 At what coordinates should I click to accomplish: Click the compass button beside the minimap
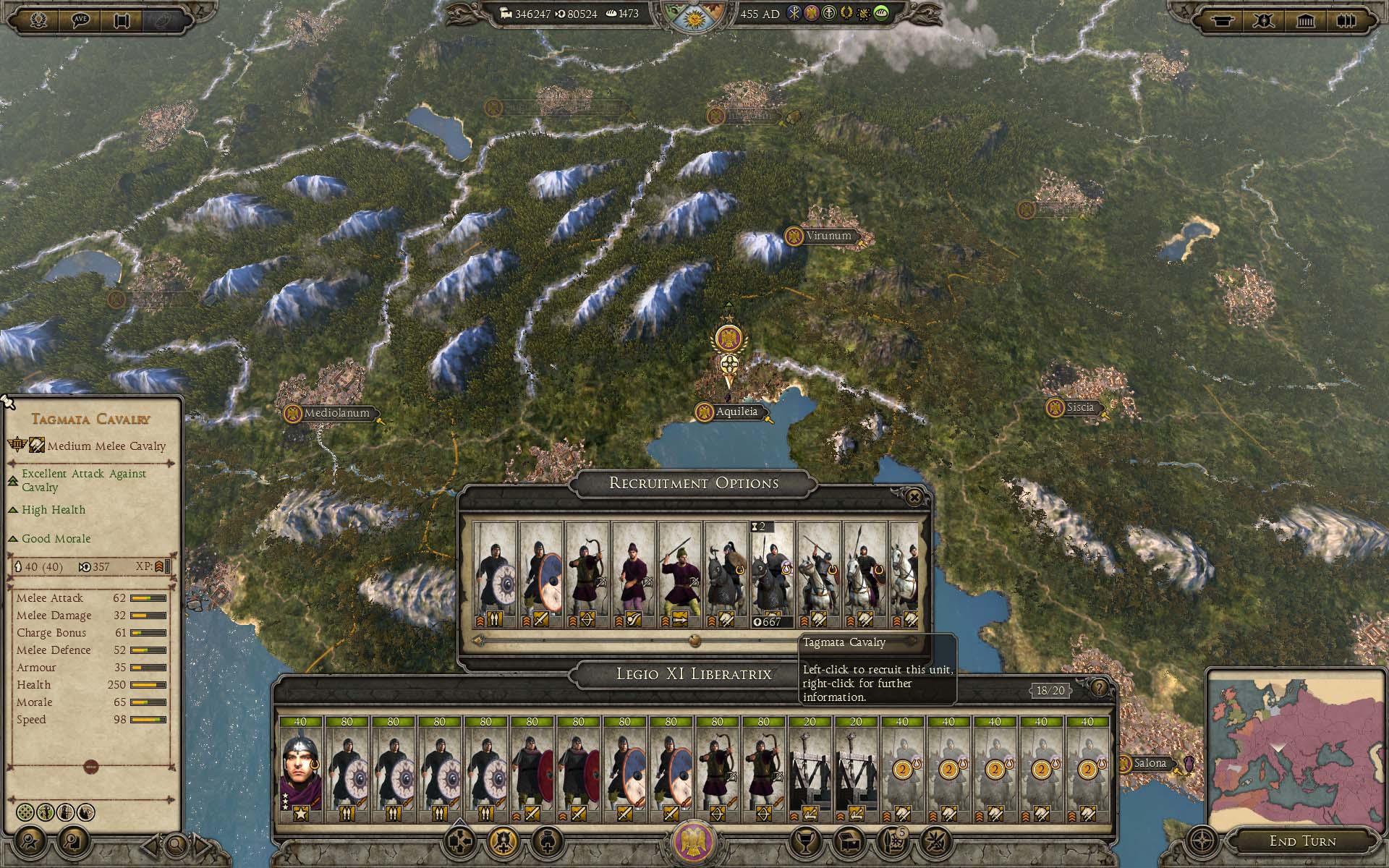click(x=1202, y=842)
